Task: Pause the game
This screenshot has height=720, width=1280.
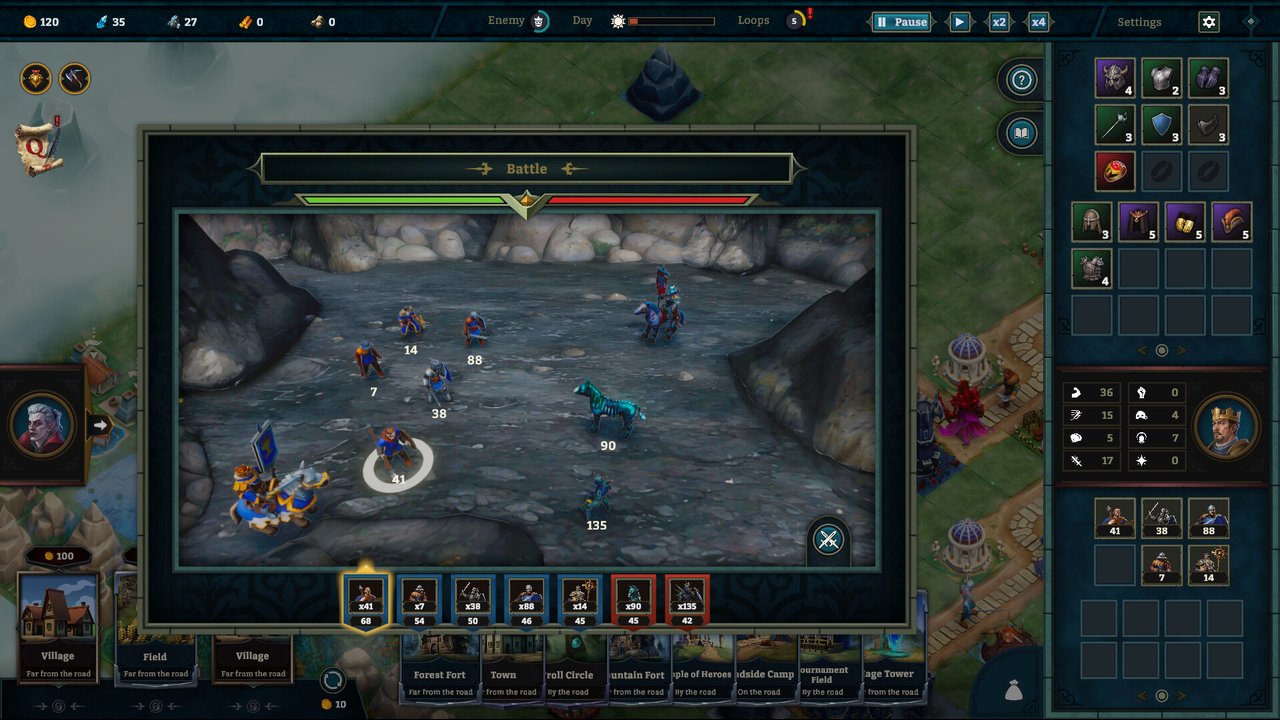Action: click(901, 22)
